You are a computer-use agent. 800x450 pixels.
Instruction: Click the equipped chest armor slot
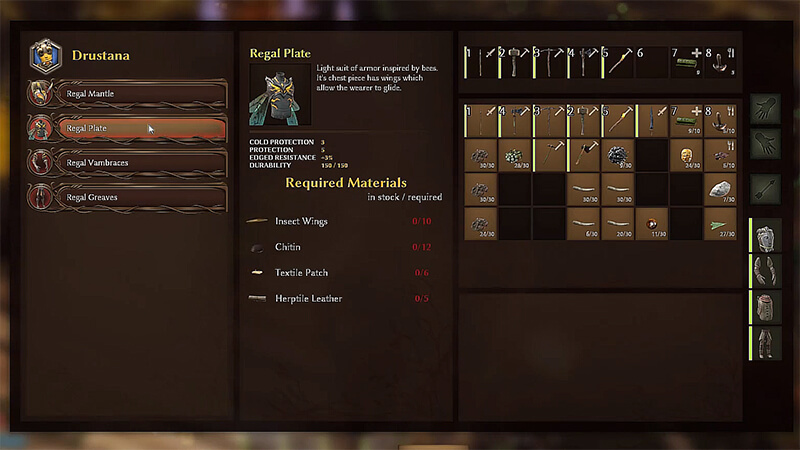click(765, 307)
